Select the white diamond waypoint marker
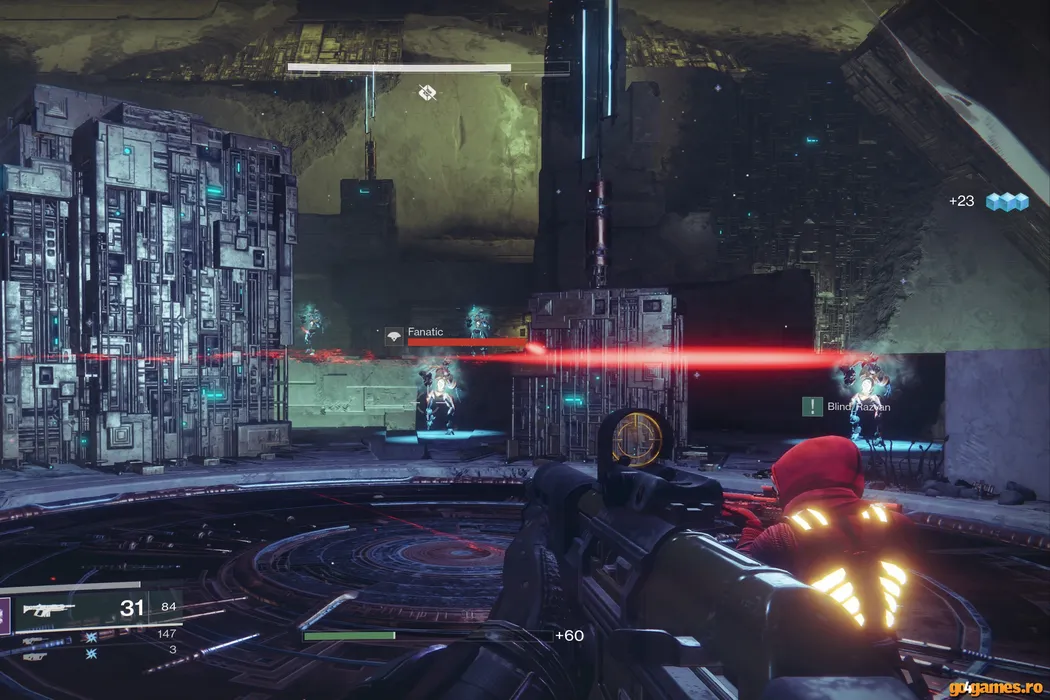This screenshot has height=700, width=1050. click(428, 93)
